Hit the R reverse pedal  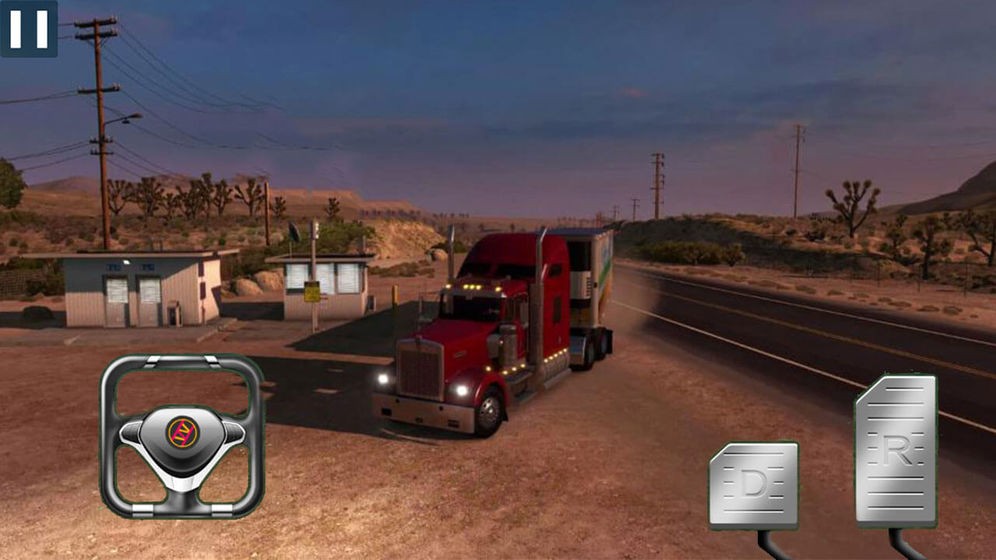[x=895, y=451]
